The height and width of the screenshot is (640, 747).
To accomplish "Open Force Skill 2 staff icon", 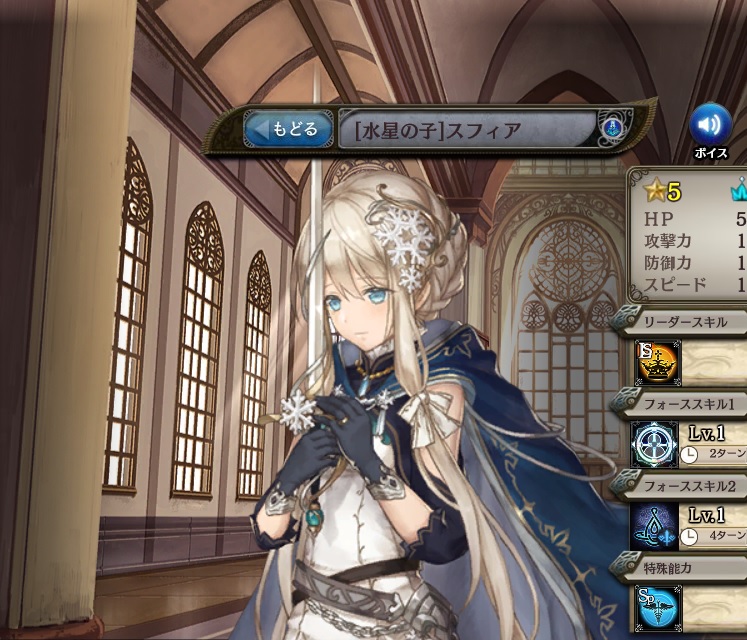I will point(655,526).
